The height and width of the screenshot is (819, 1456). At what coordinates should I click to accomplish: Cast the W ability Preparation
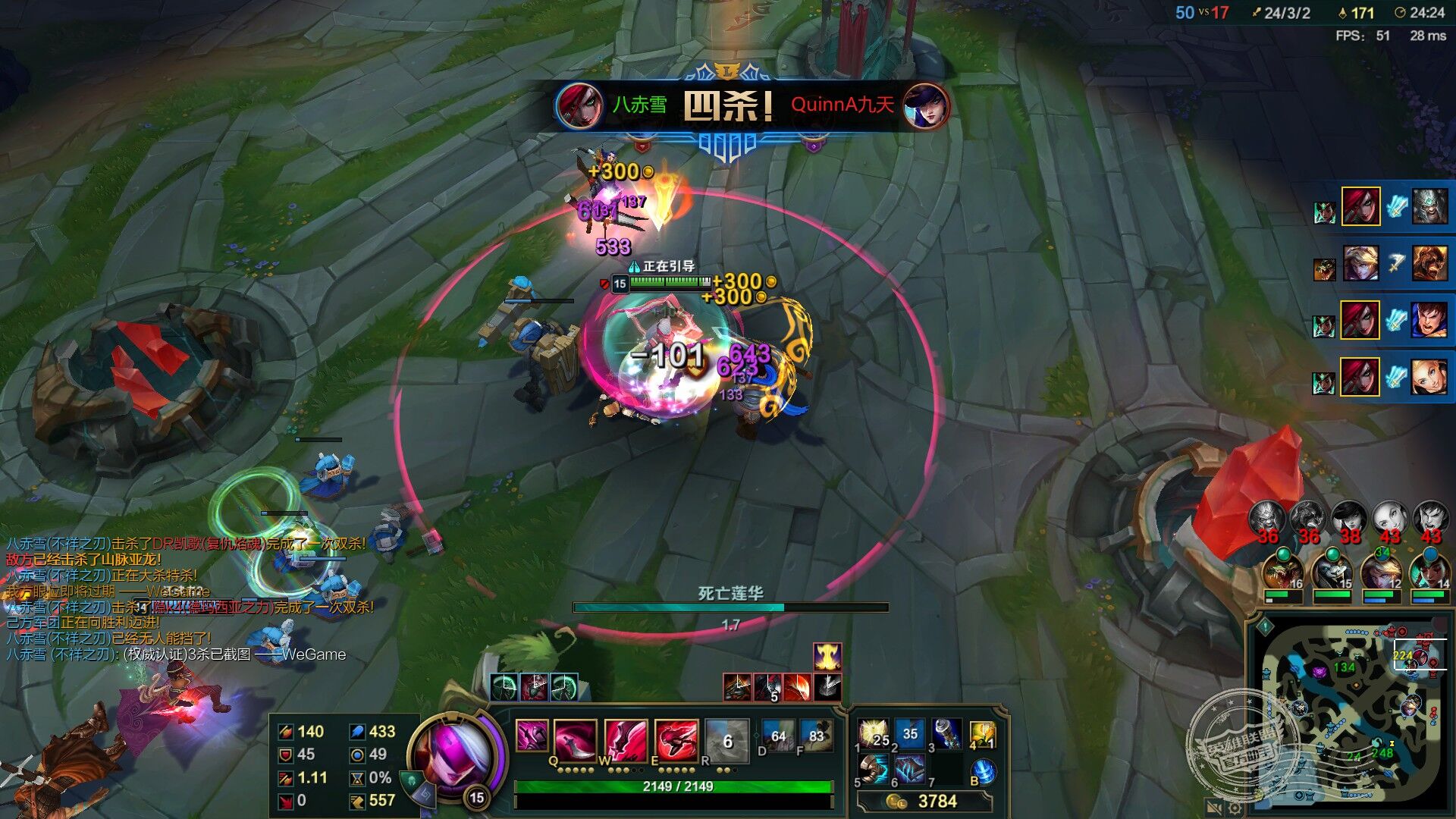point(626,739)
